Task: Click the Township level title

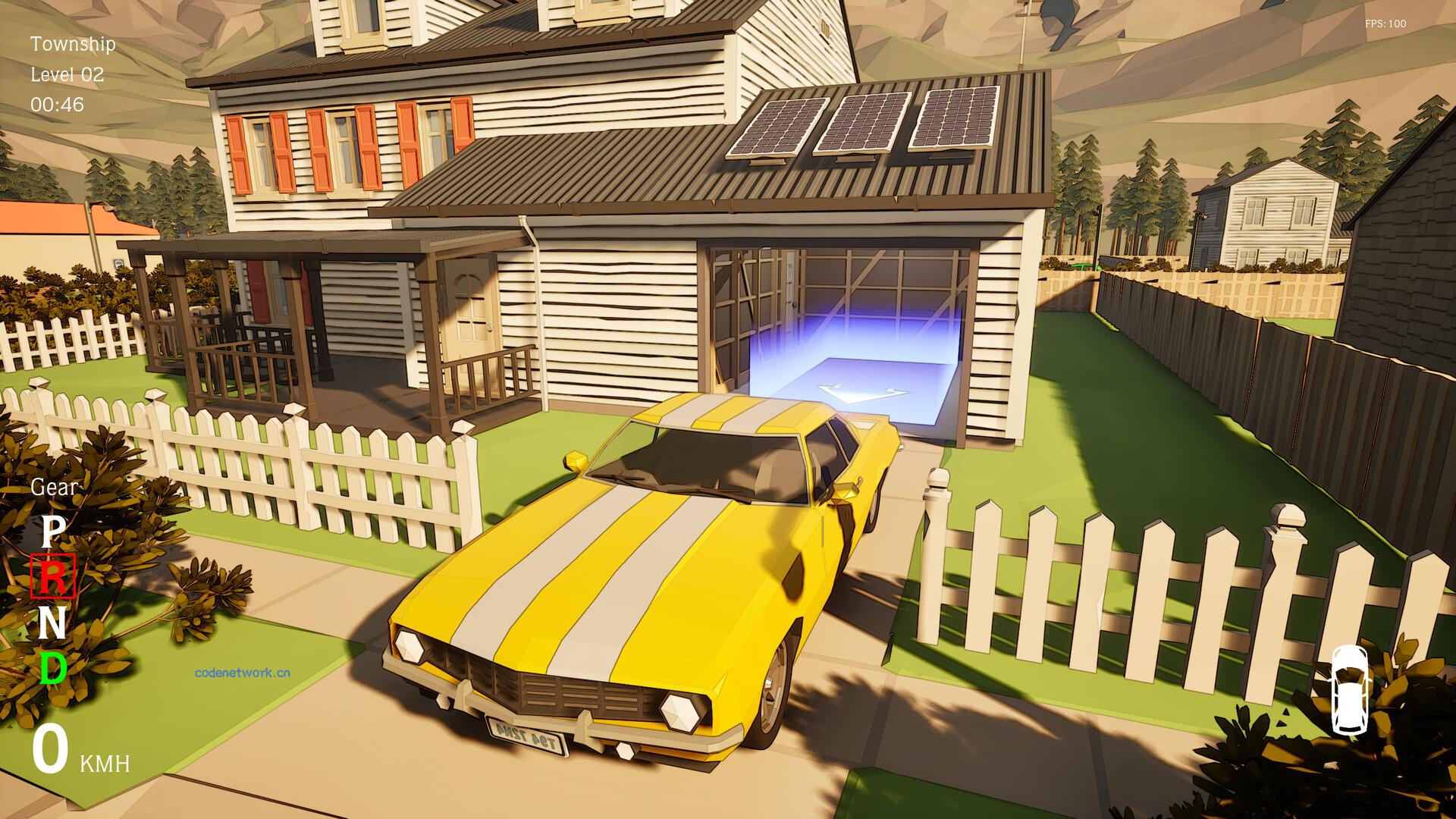Action: (71, 44)
